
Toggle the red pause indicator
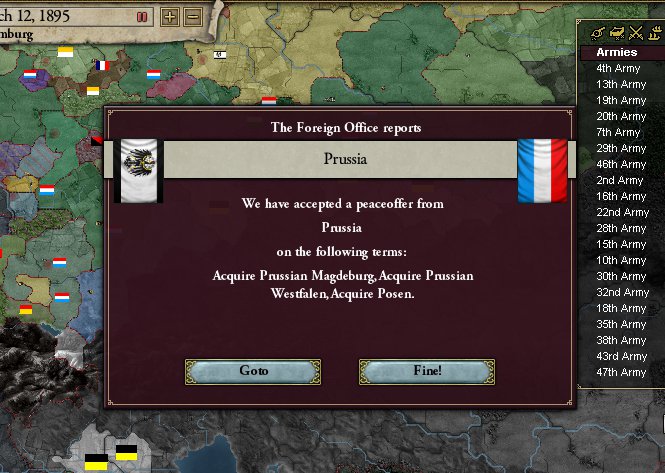pyautogui.click(x=142, y=17)
